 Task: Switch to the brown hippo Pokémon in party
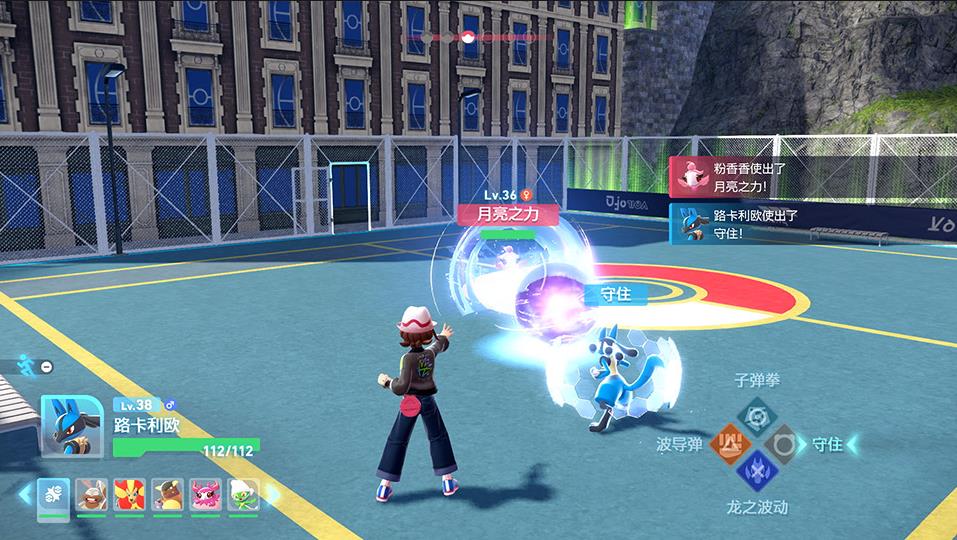coord(91,495)
